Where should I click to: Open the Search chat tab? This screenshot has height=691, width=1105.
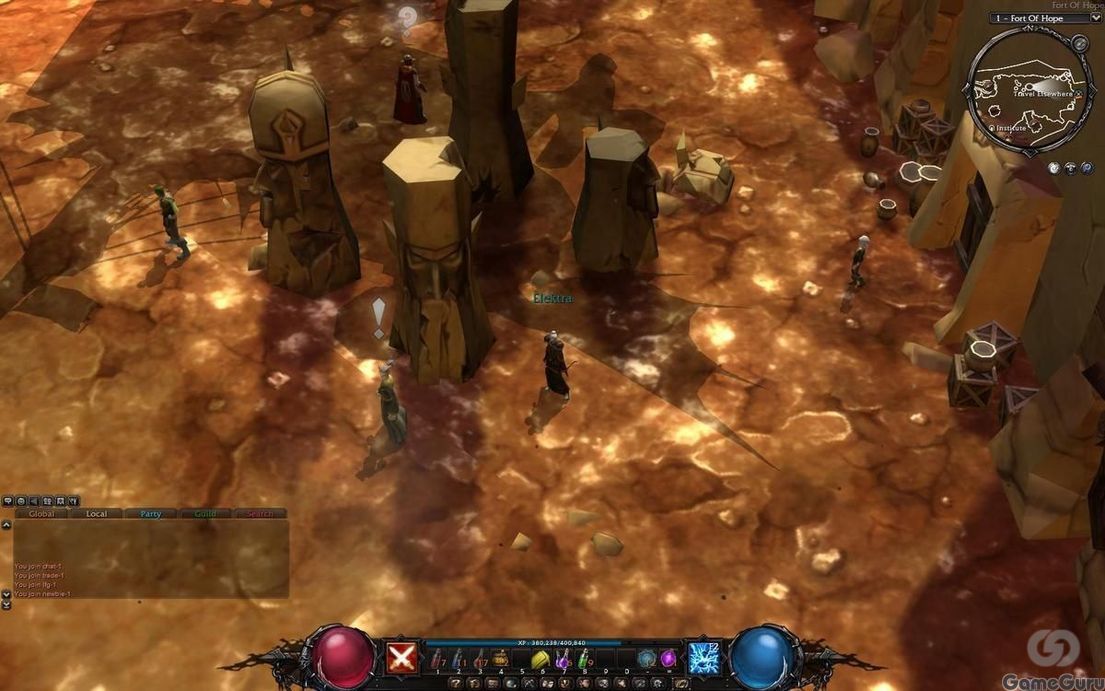point(259,514)
